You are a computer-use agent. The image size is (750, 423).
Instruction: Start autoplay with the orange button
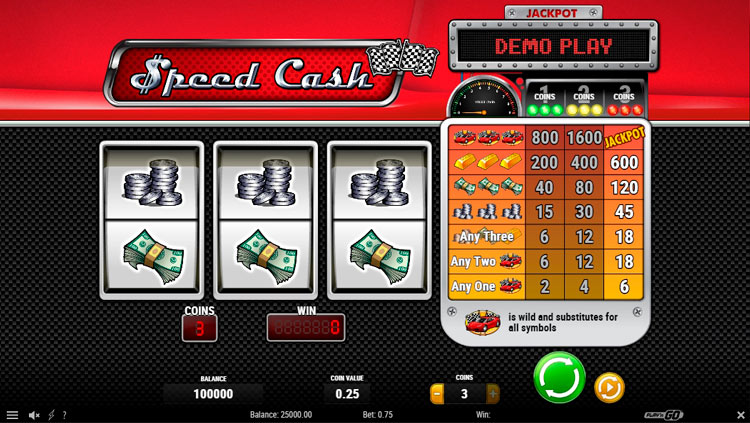pyautogui.click(x=609, y=386)
